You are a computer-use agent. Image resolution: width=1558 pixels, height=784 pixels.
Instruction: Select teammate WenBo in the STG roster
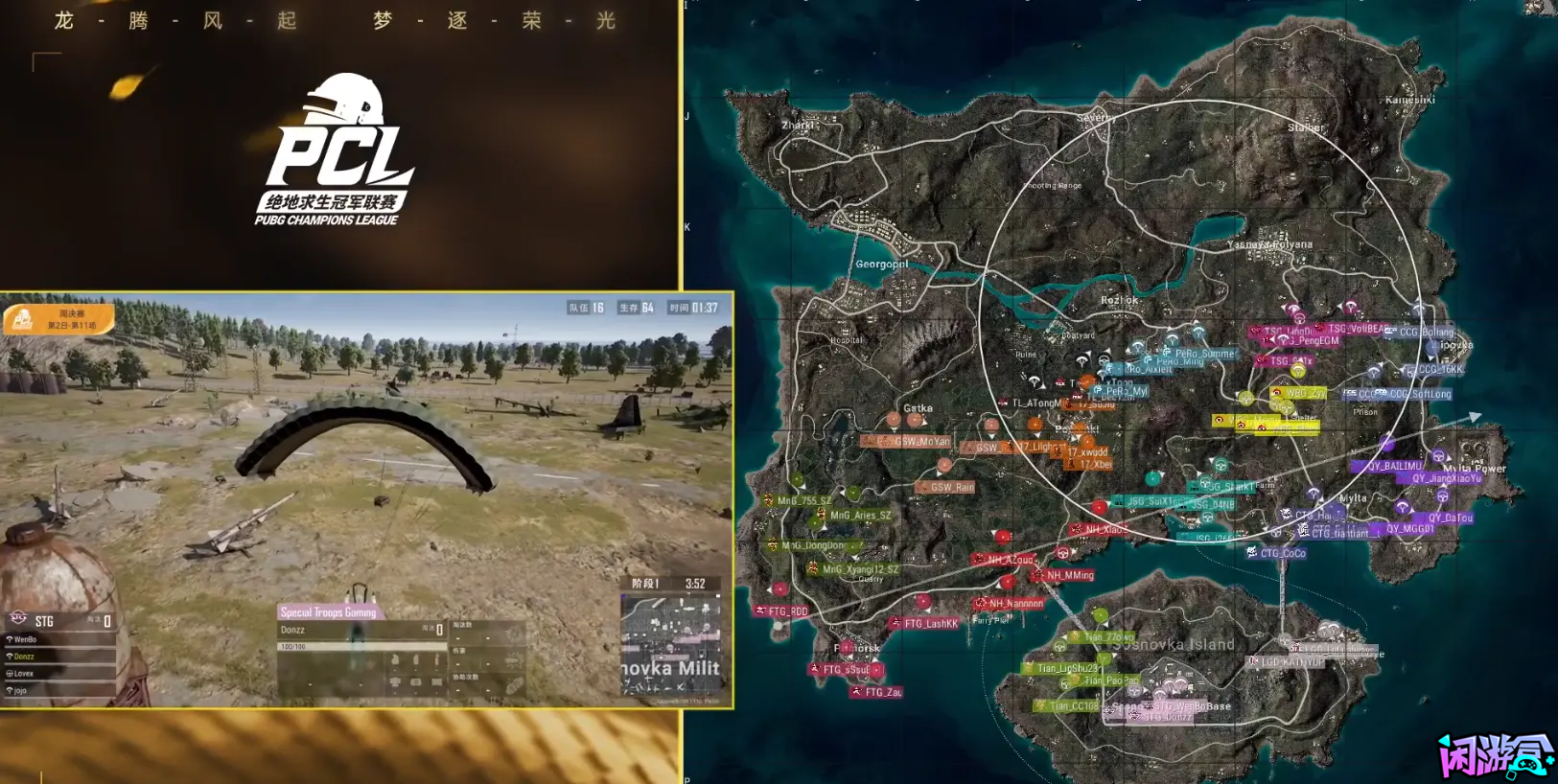(25, 638)
